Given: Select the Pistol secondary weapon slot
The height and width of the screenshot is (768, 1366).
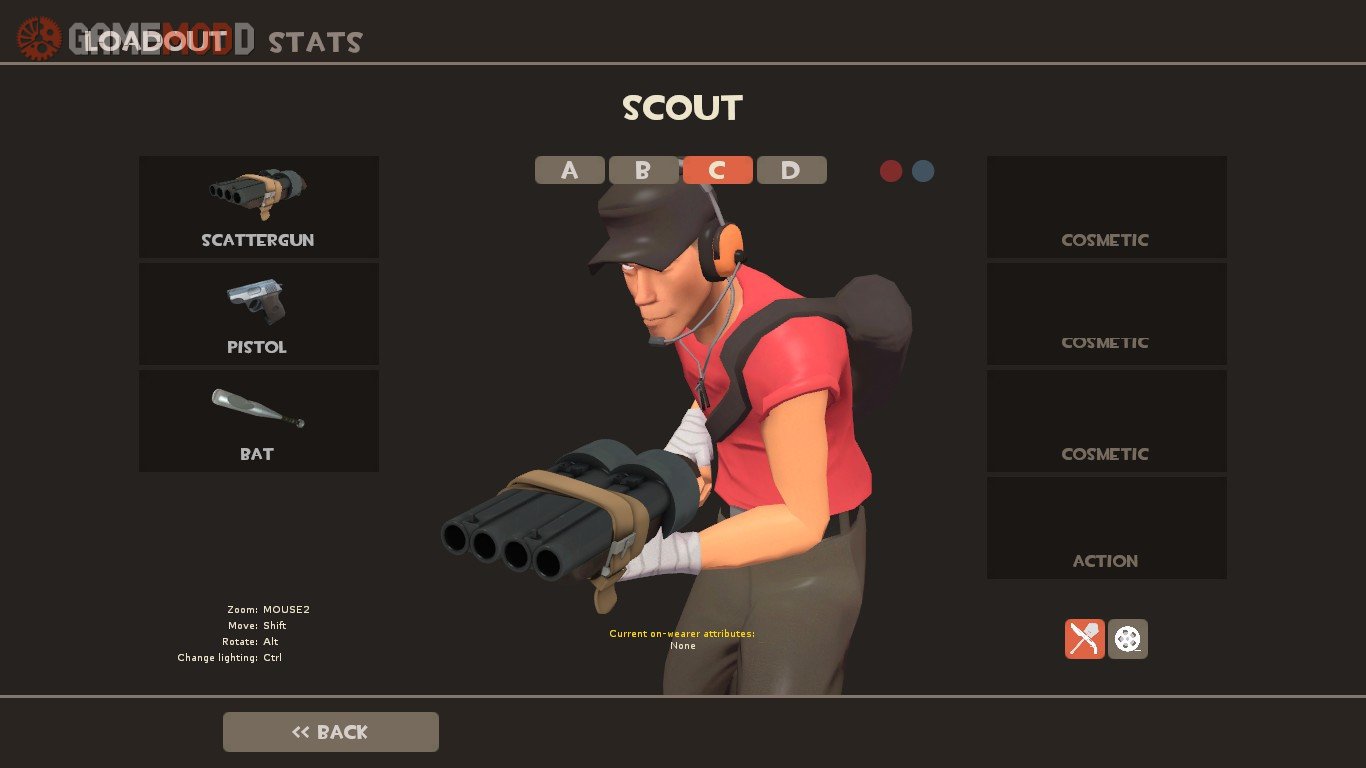Looking at the screenshot, I should [258, 314].
